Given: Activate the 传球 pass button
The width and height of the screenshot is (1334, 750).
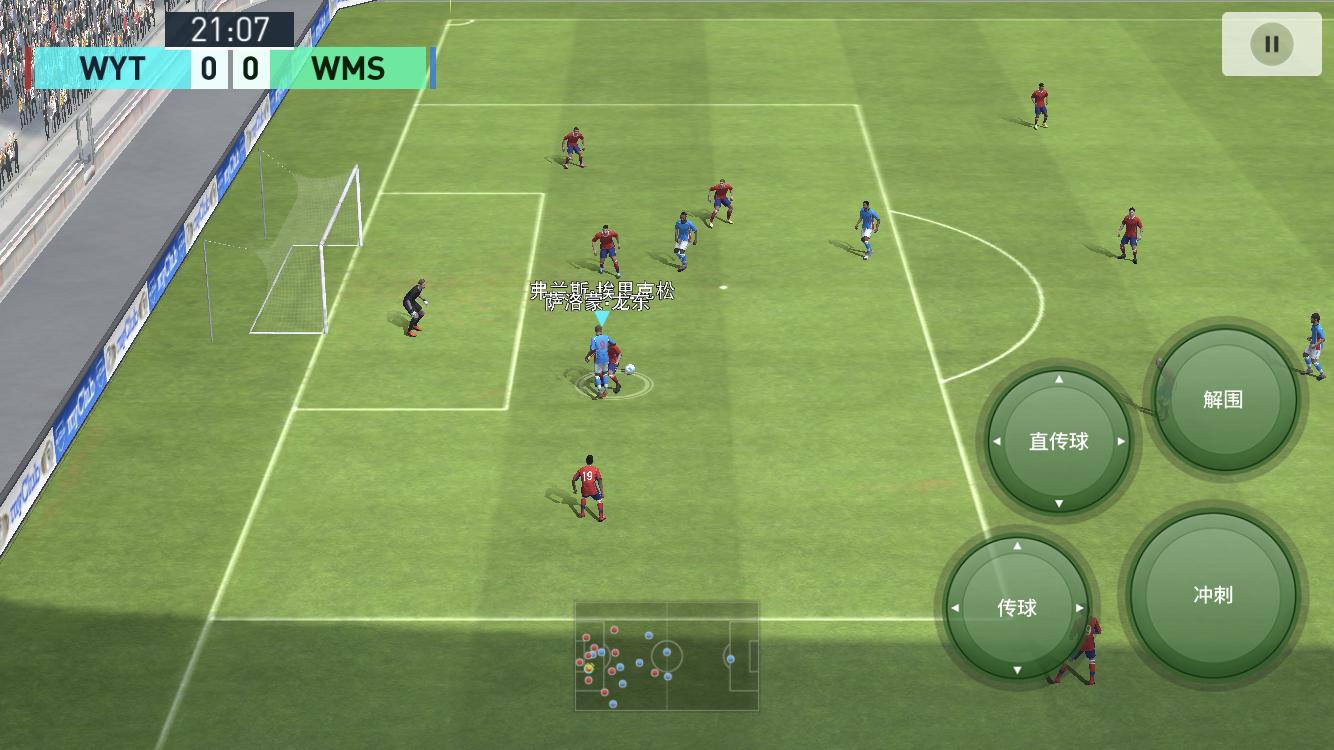Looking at the screenshot, I should (x=1017, y=607).
